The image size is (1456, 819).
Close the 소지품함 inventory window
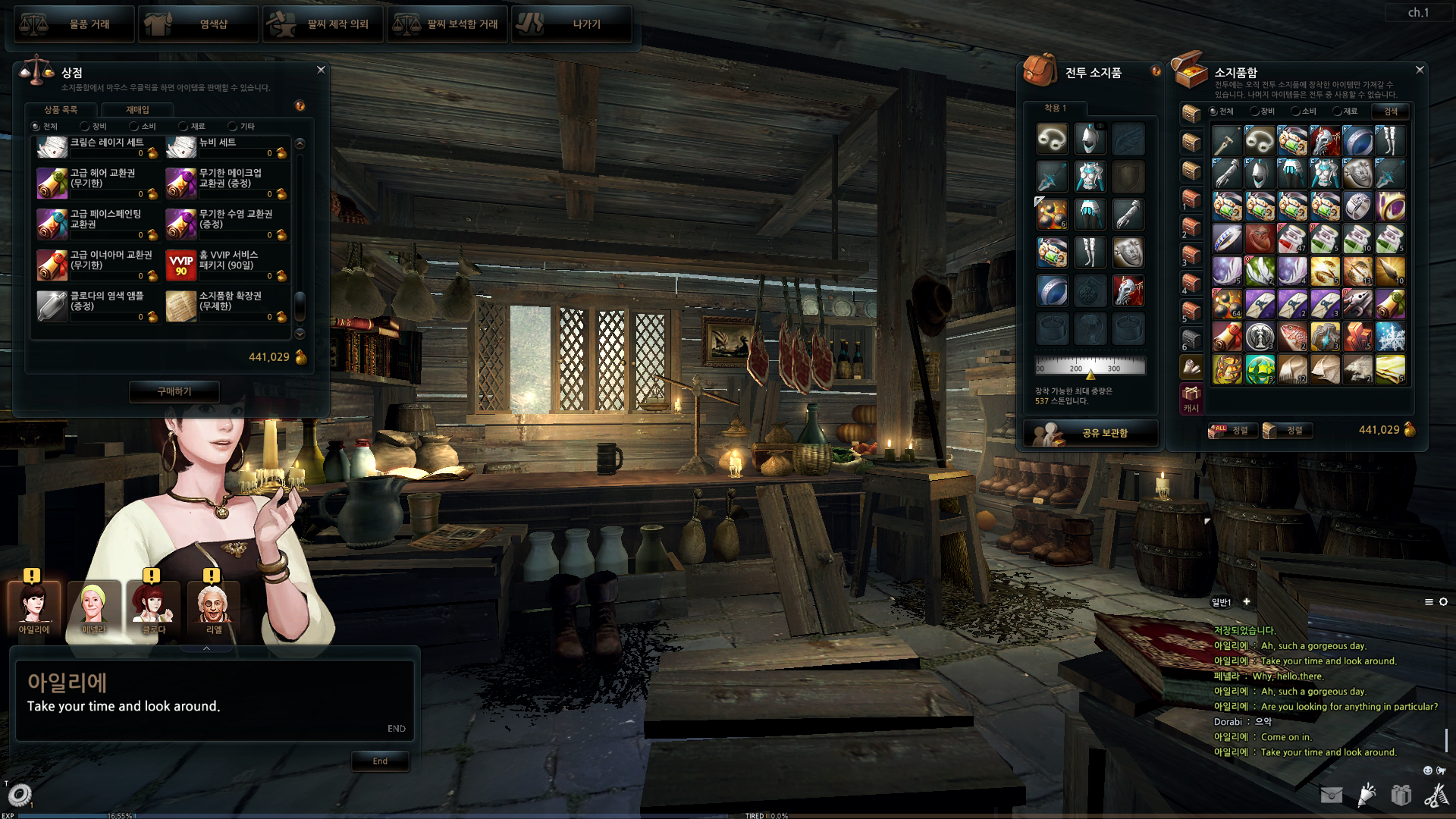[x=1420, y=70]
